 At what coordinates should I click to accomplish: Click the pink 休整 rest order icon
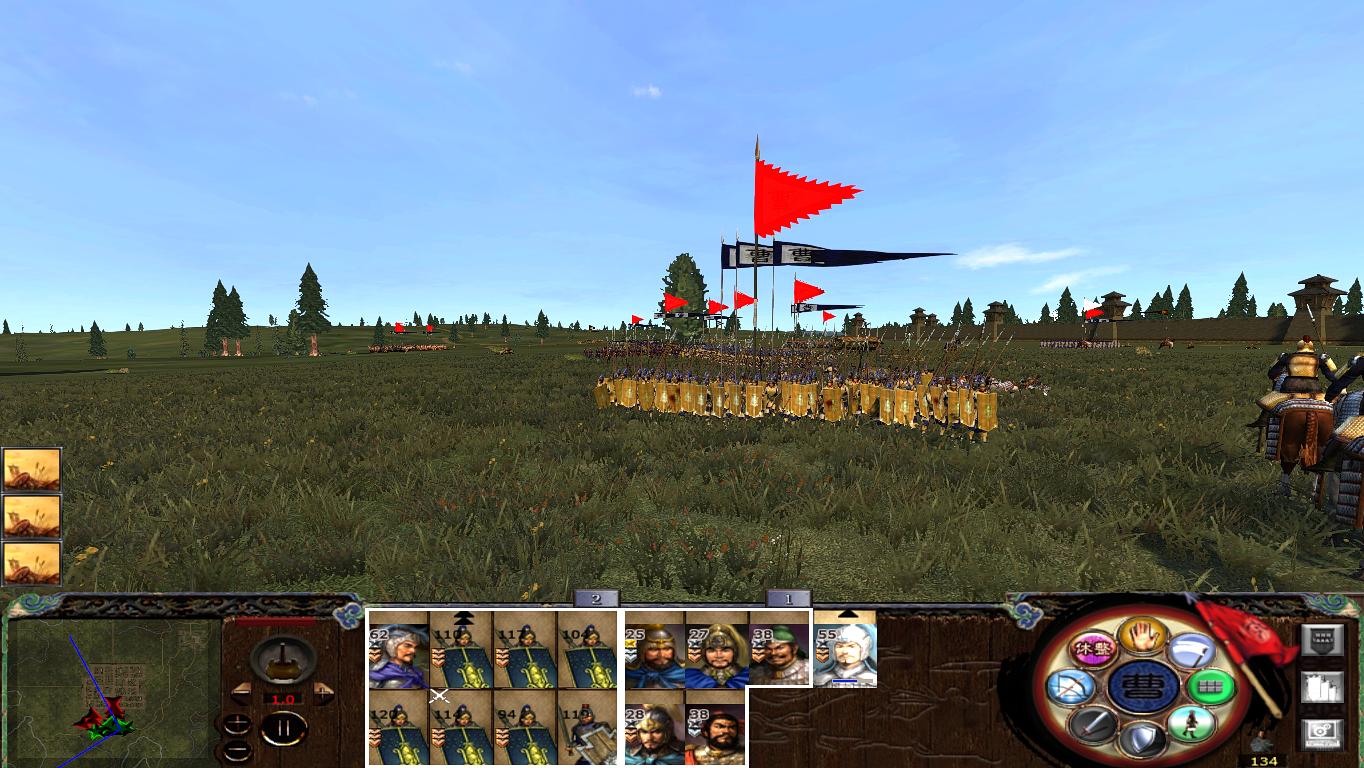1094,648
